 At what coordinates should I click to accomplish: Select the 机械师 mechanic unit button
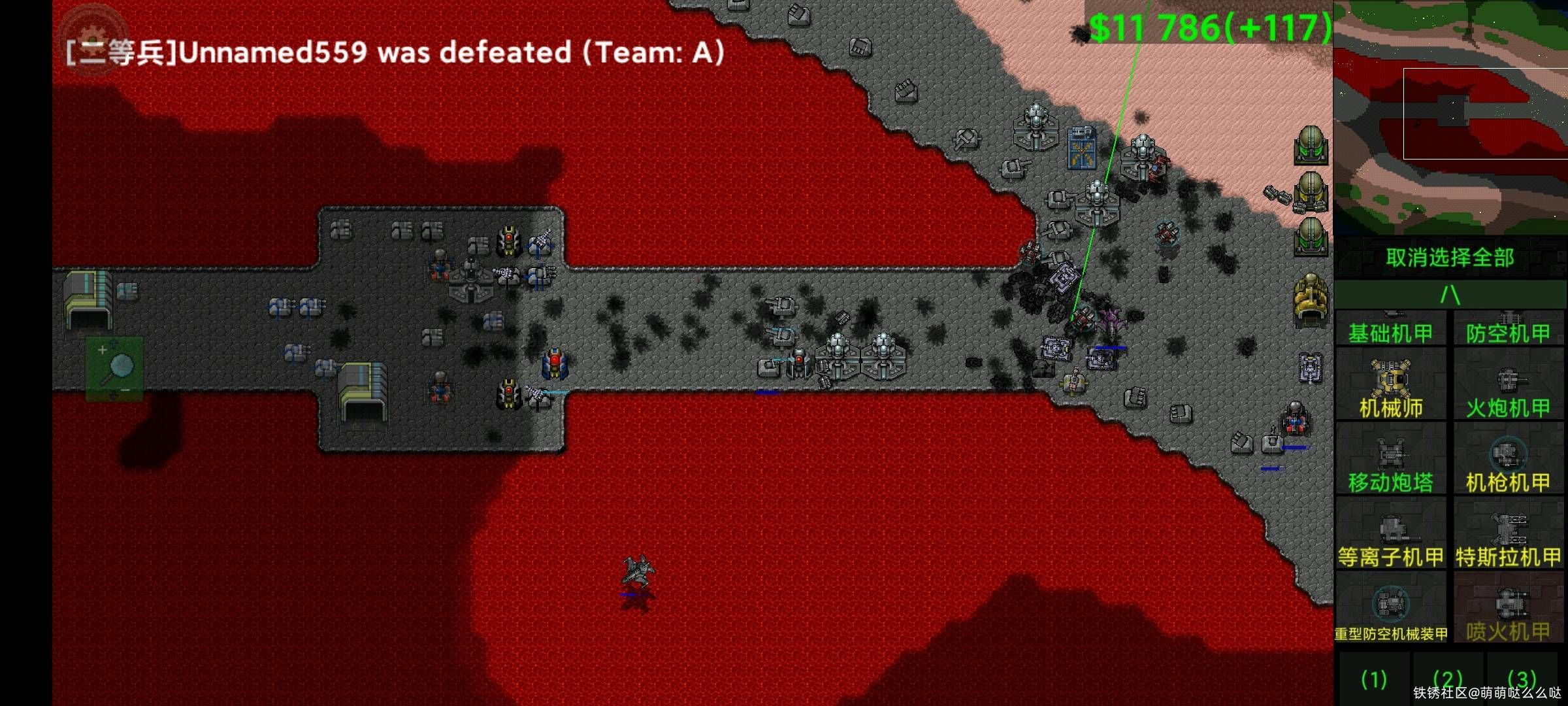(x=1390, y=386)
